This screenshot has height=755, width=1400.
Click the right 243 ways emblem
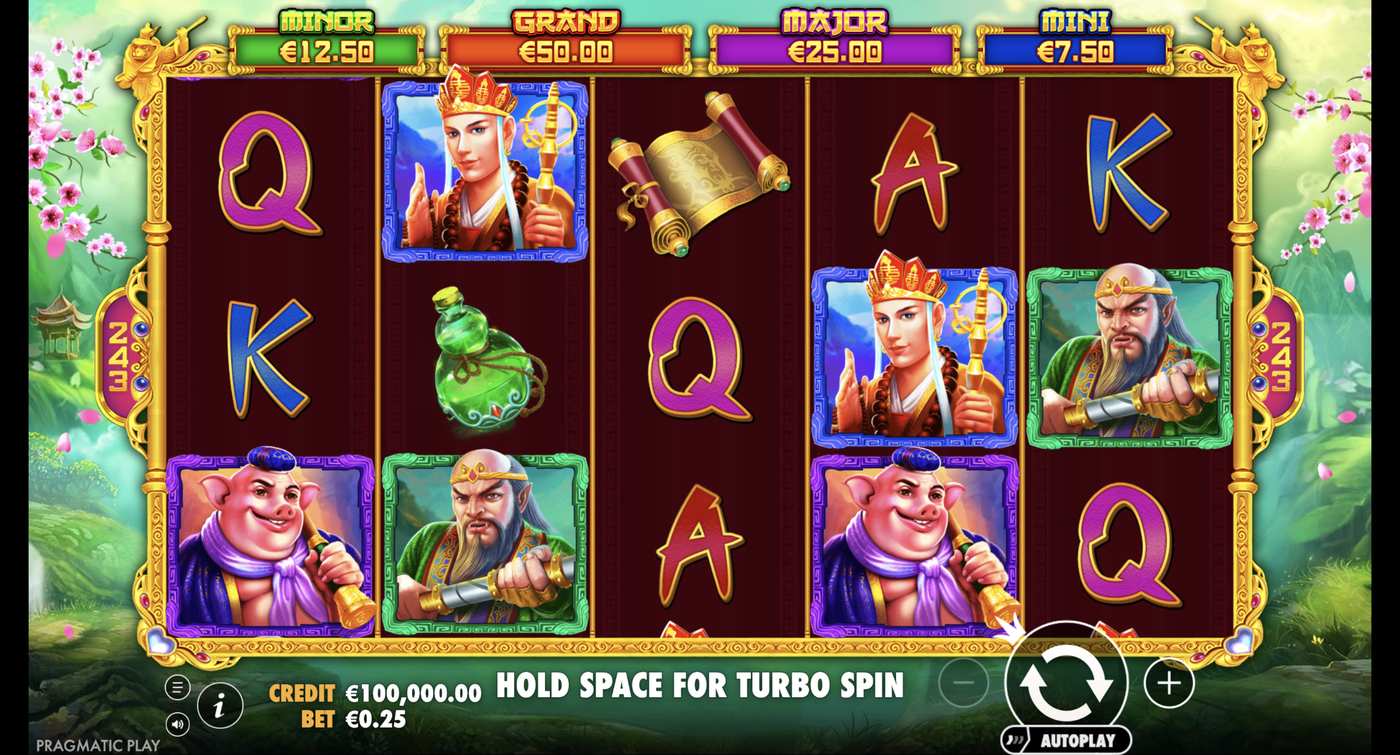1283,357
